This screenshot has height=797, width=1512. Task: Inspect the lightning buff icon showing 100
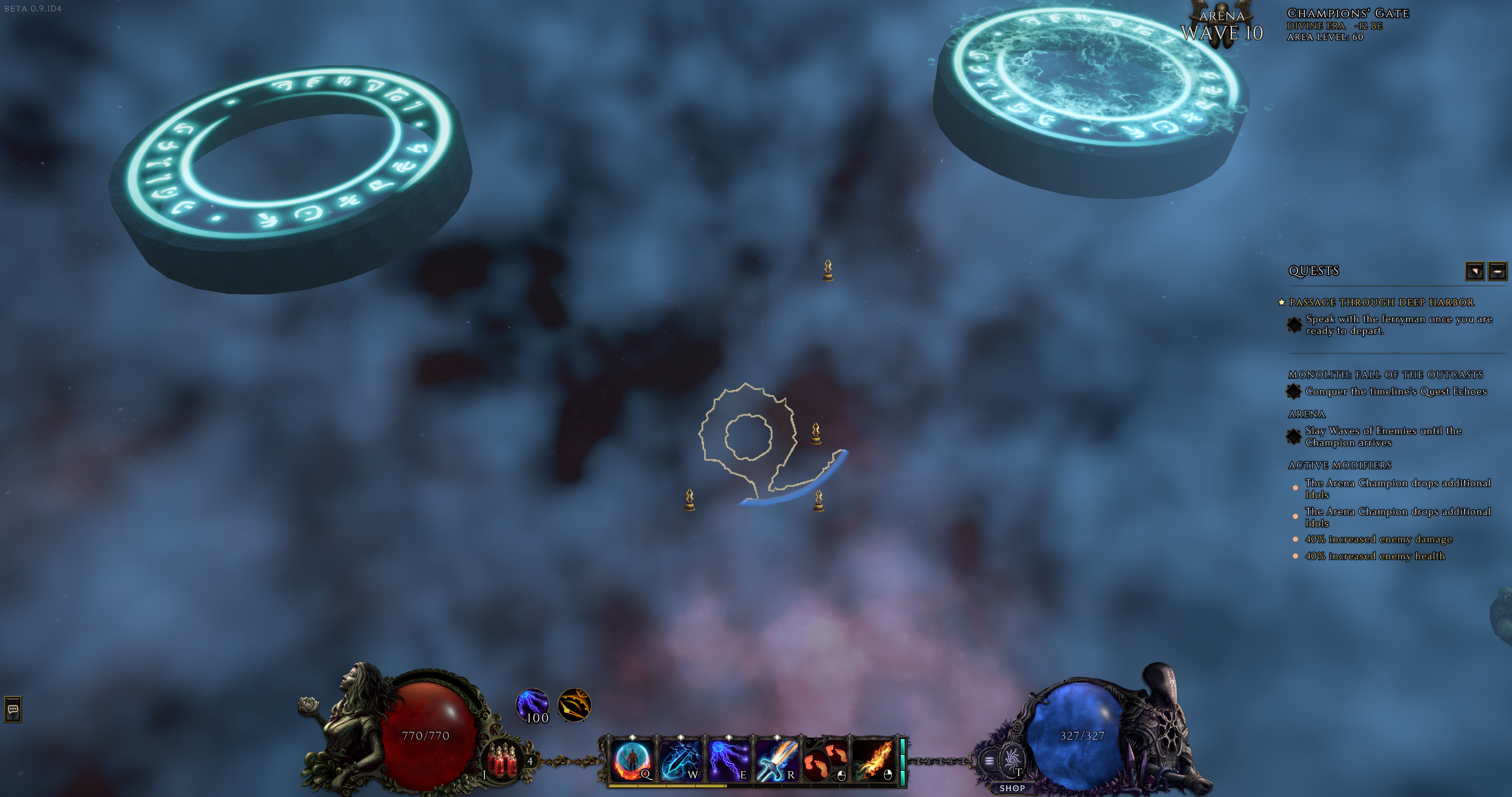click(x=532, y=705)
